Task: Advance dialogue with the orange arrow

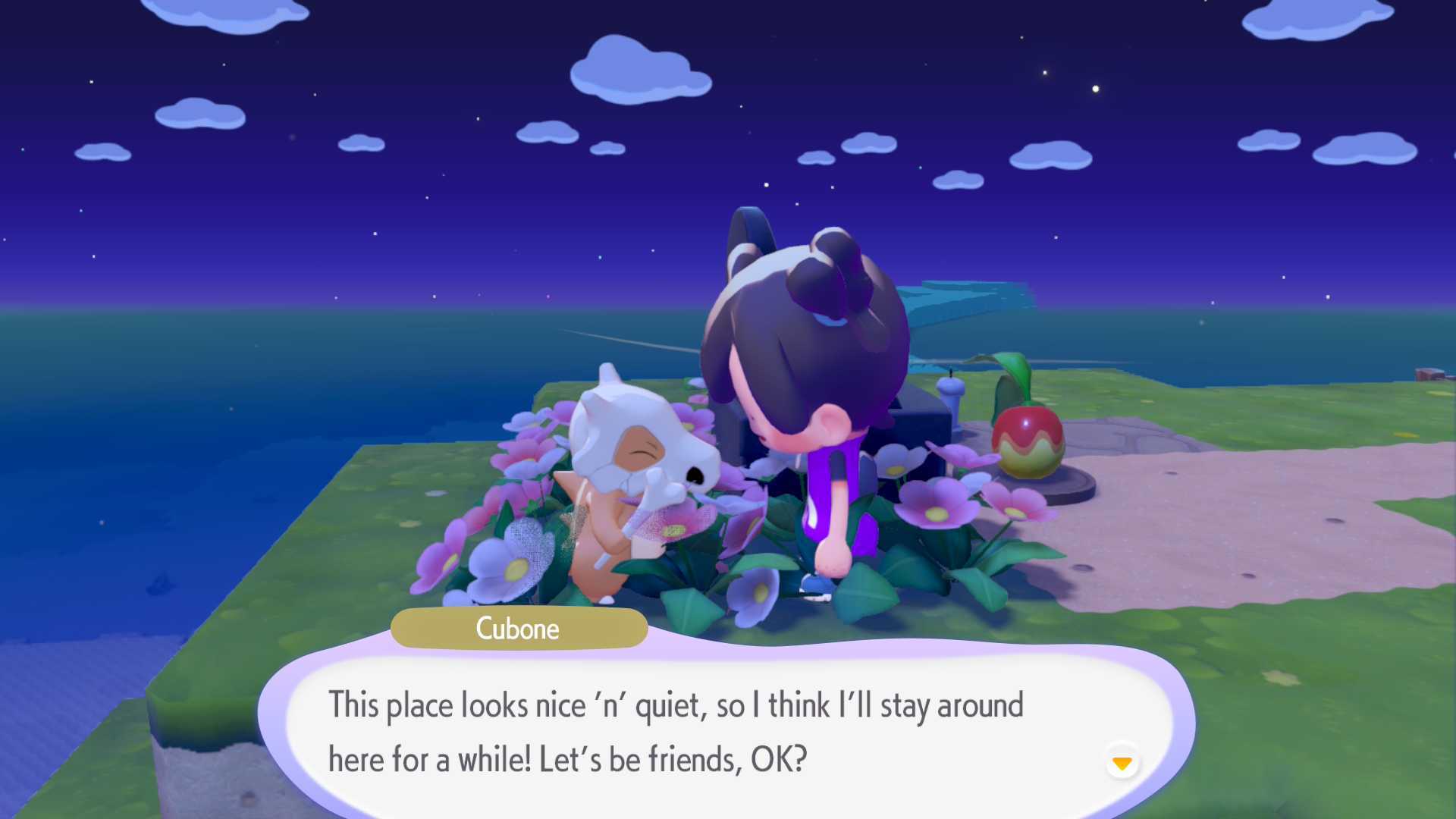Action: [x=1122, y=762]
